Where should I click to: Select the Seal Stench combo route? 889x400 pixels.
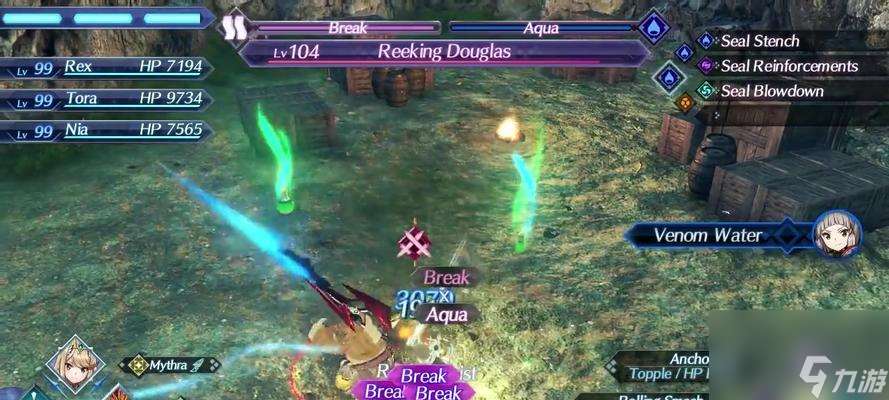(759, 41)
